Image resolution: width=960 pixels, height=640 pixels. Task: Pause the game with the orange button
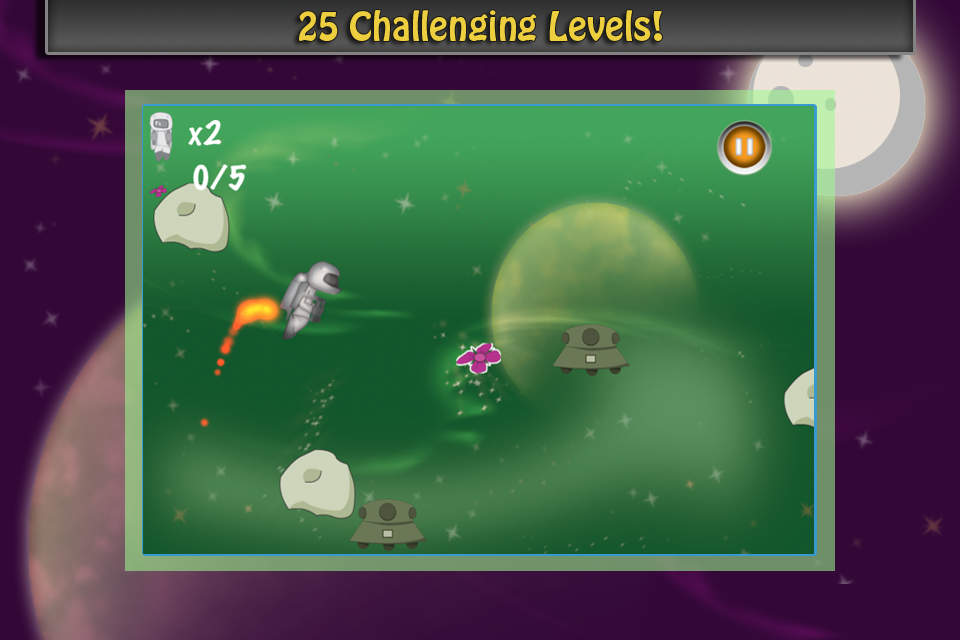744,147
